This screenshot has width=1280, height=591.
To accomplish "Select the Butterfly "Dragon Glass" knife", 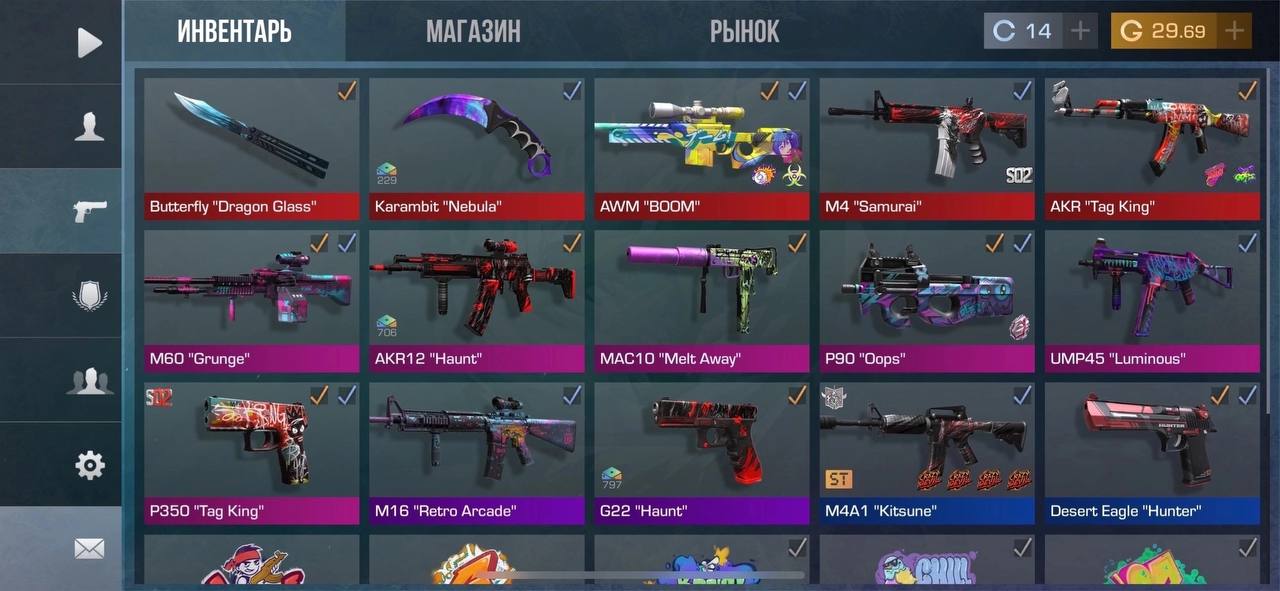I will (x=252, y=148).
